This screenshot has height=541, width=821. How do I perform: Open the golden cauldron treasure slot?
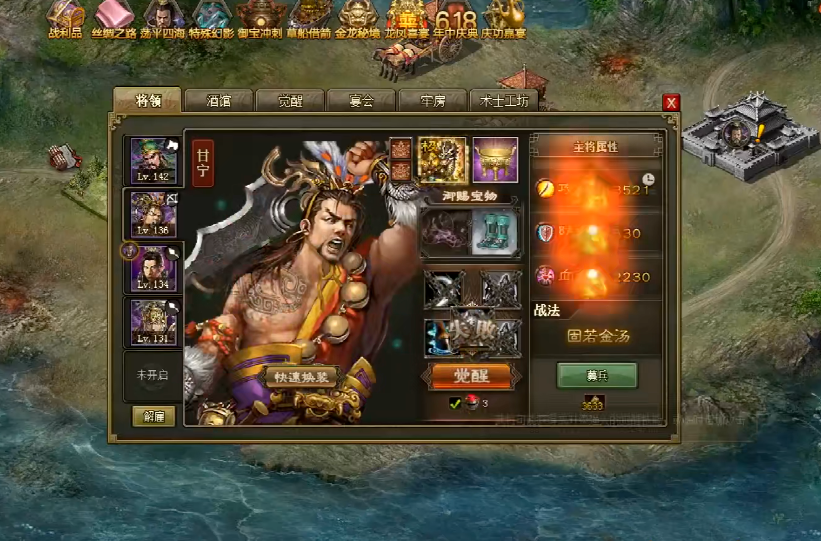[x=495, y=160]
